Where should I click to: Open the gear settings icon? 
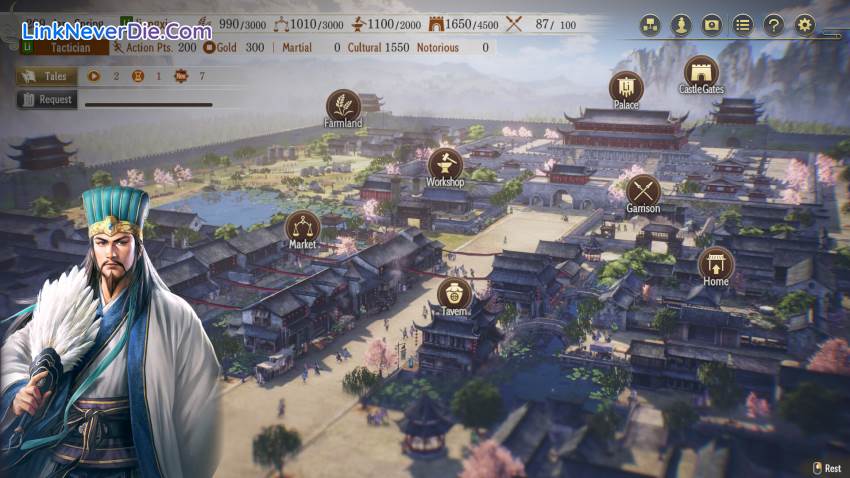click(805, 24)
